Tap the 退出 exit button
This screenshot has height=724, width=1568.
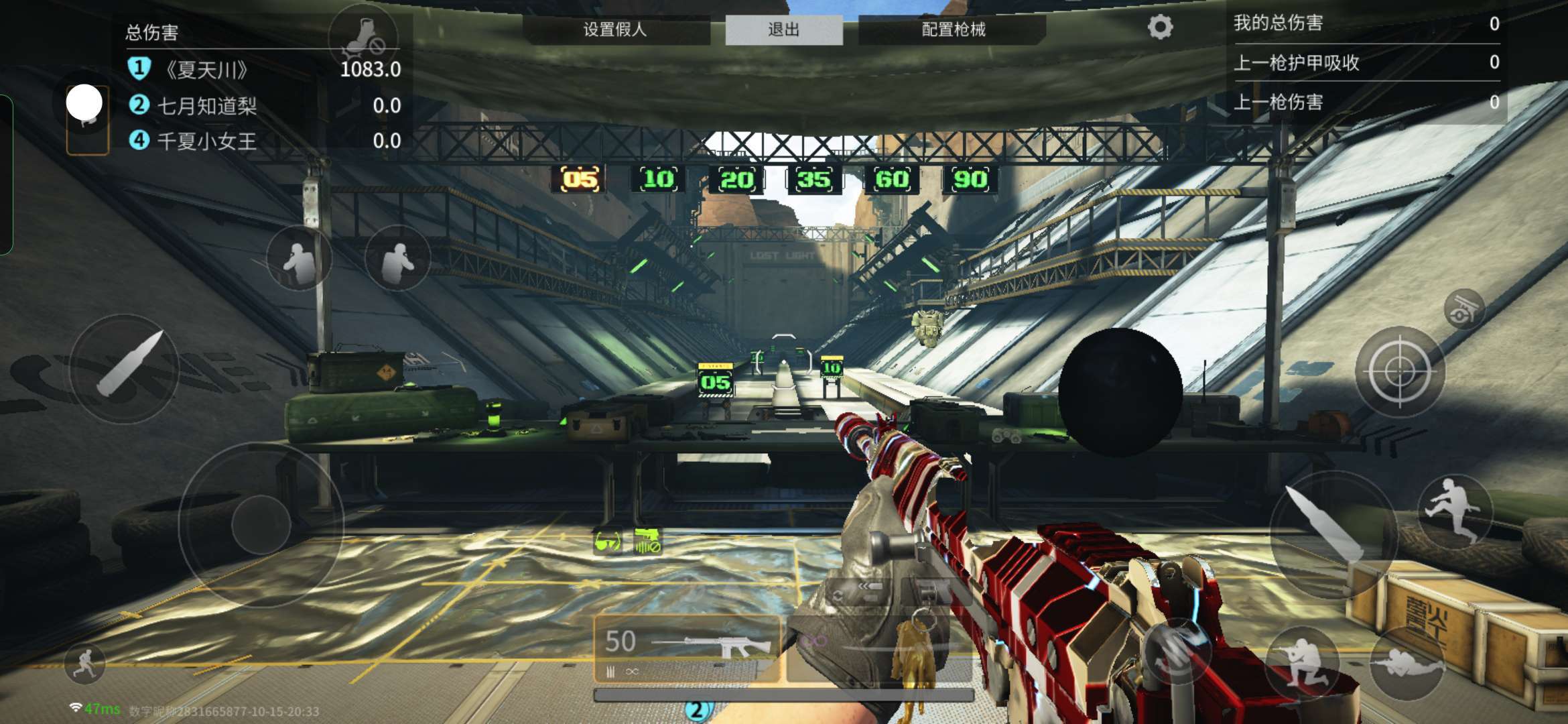pyautogui.click(x=783, y=29)
